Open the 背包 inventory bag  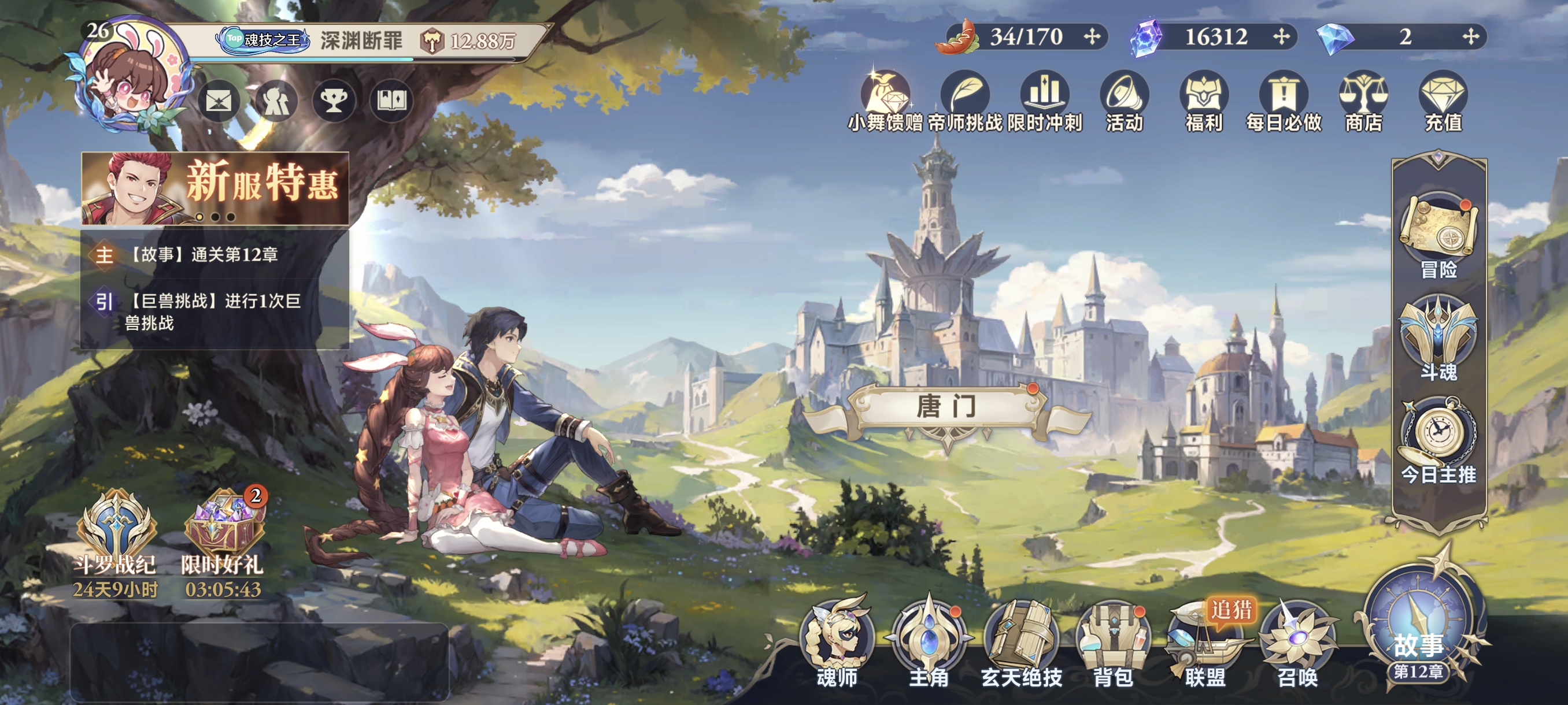coord(1114,642)
